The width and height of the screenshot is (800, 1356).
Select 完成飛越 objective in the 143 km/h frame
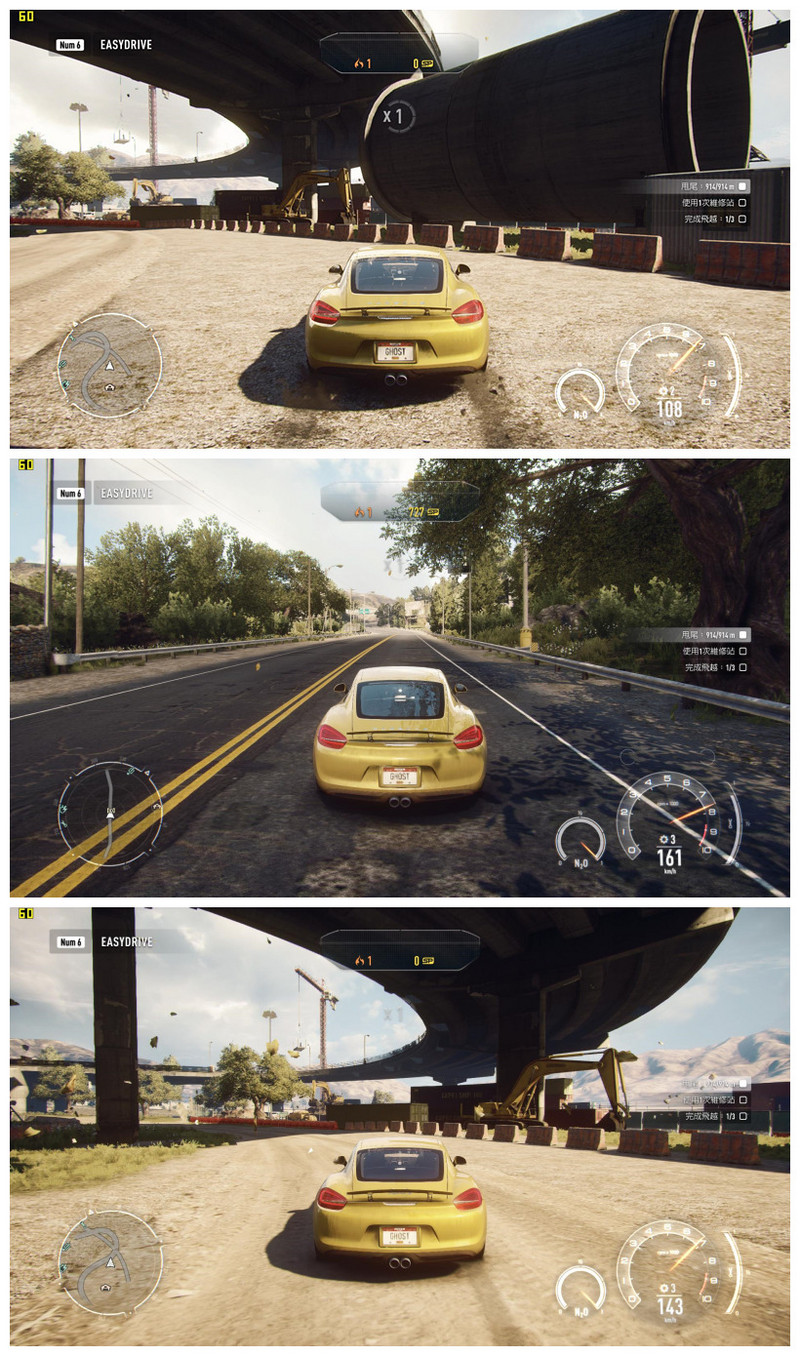click(714, 1116)
